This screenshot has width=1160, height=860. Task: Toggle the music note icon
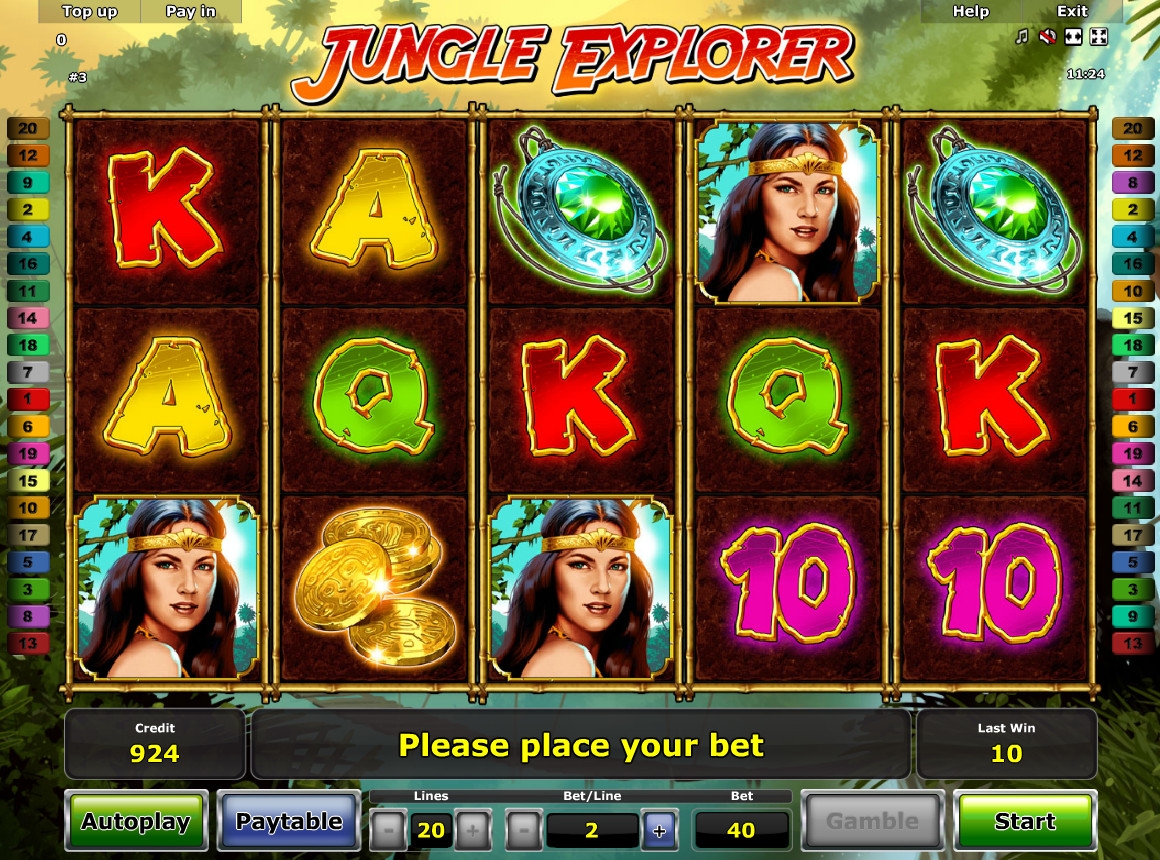[x=1021, y=37]
